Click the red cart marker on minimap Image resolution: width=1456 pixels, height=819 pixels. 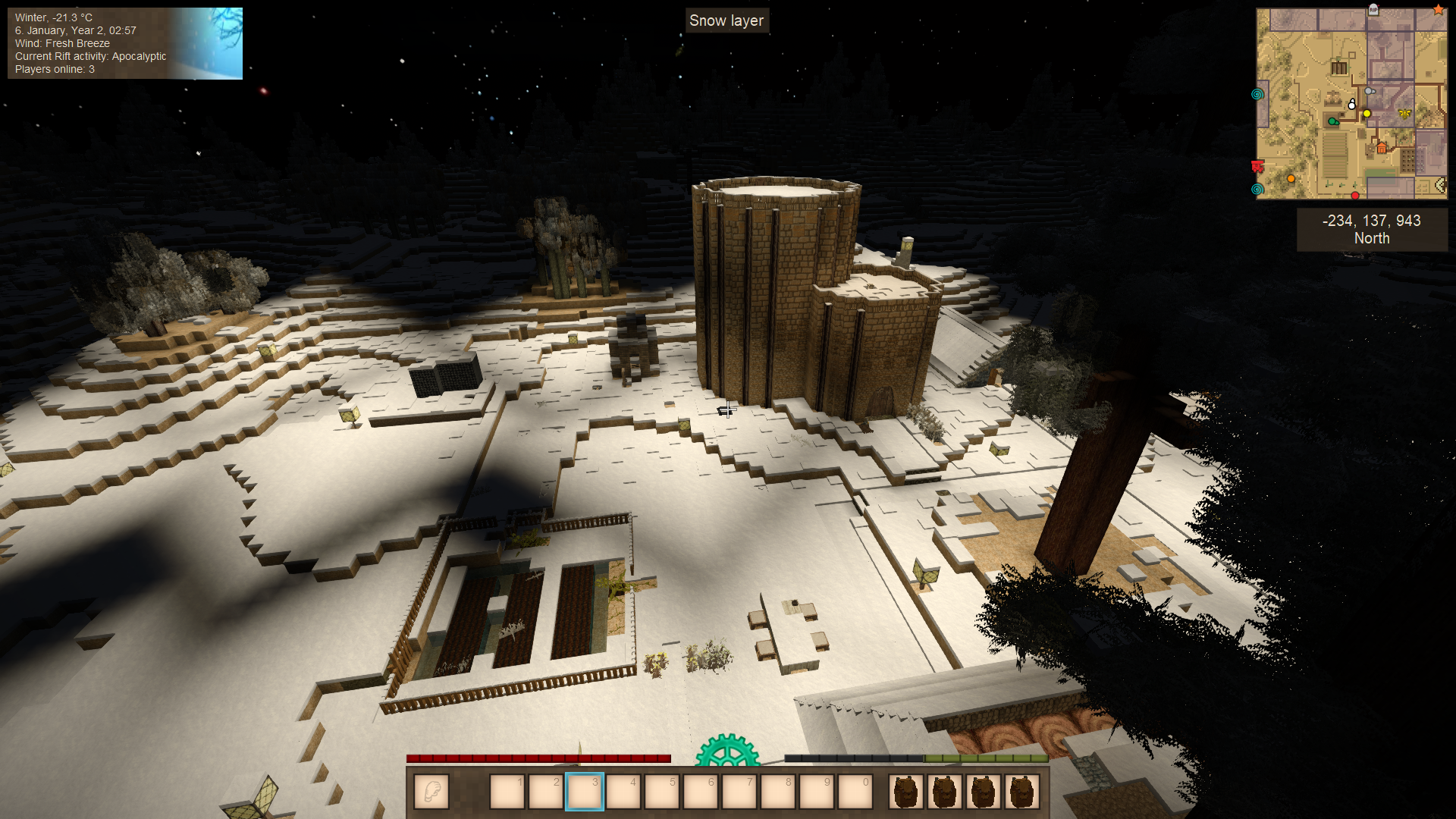pos(1257,166)
